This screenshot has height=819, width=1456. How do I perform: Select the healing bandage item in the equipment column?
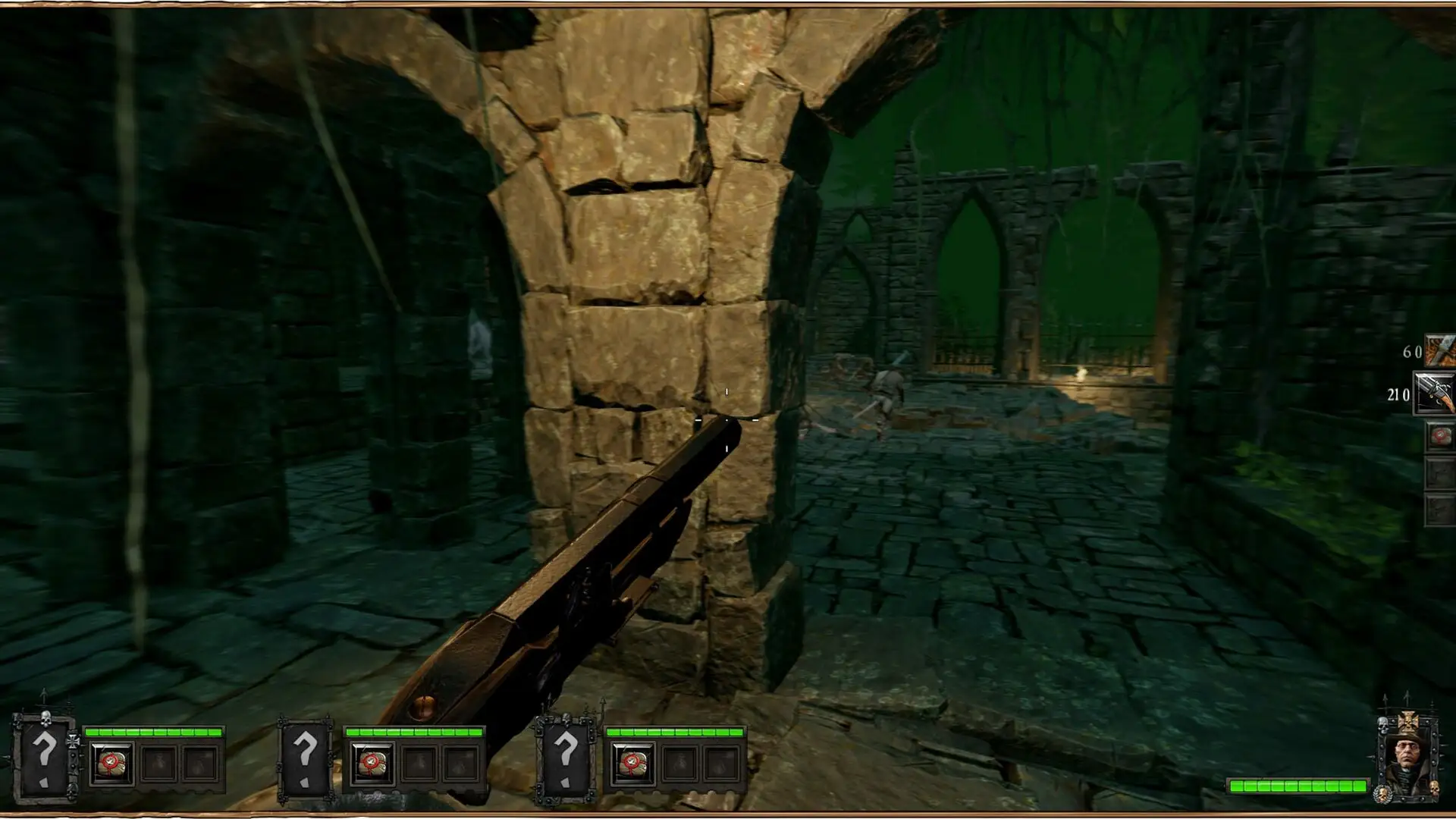1440,435
